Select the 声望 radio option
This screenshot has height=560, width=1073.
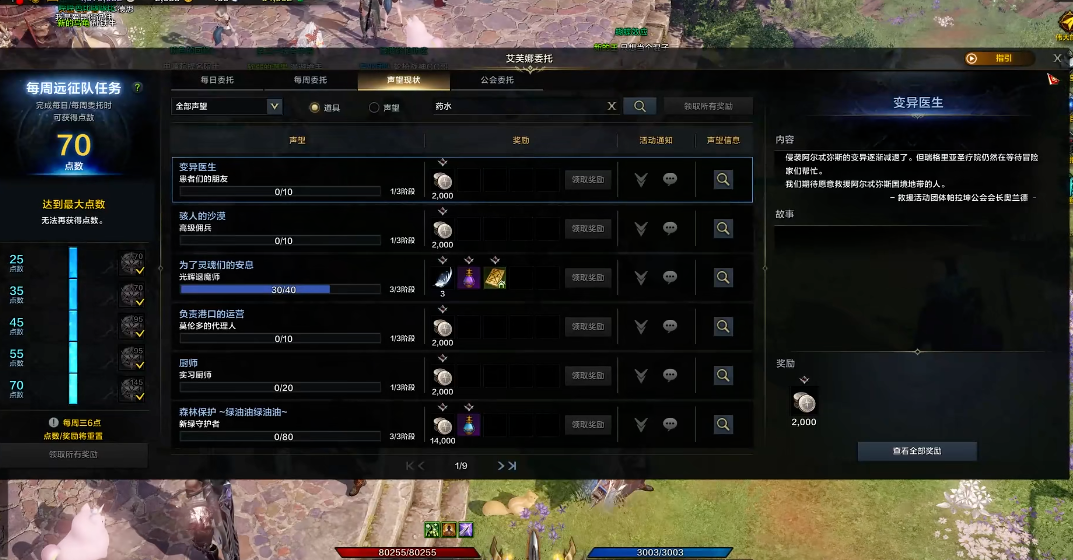pyautogui.click(x=374, y=107)
